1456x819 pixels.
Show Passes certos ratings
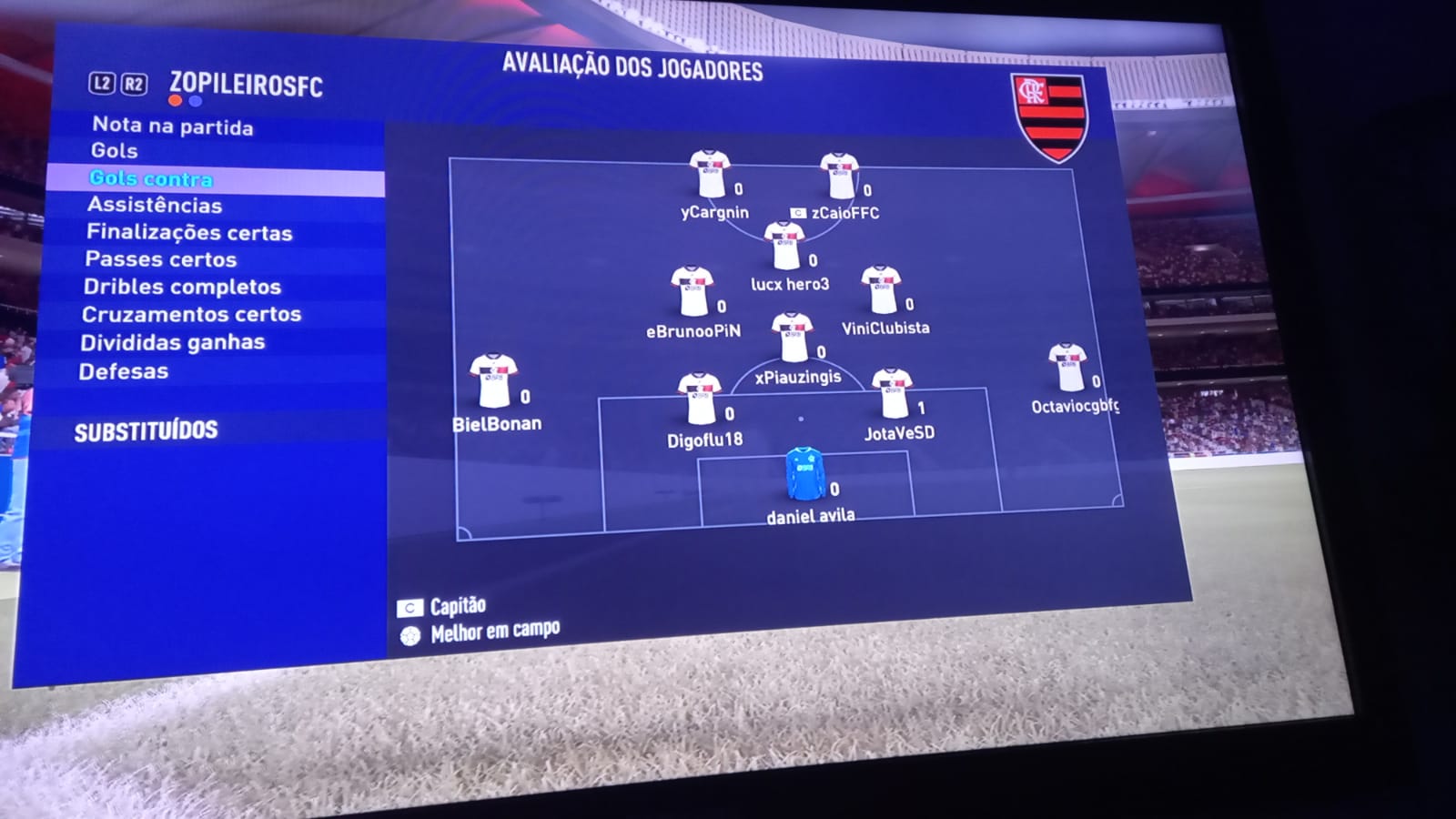coord(161,259)
